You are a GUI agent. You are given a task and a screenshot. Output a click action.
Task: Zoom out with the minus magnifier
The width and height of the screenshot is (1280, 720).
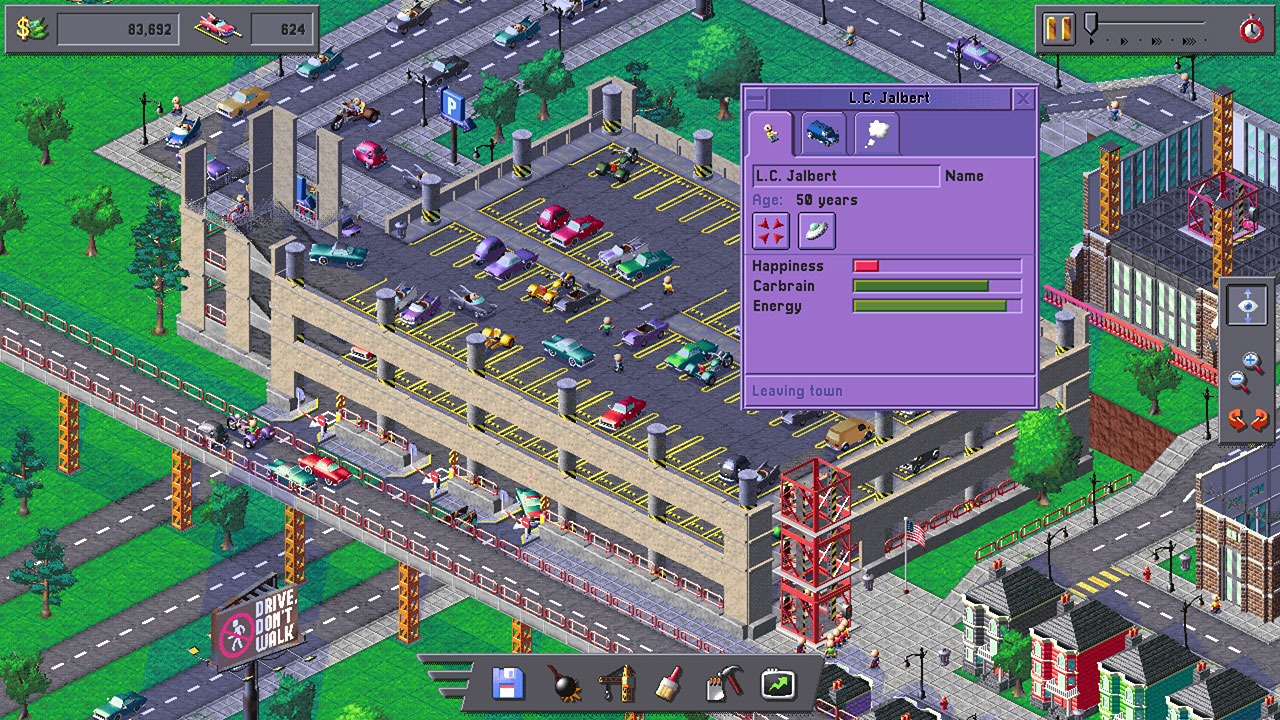click(1240, 381)
